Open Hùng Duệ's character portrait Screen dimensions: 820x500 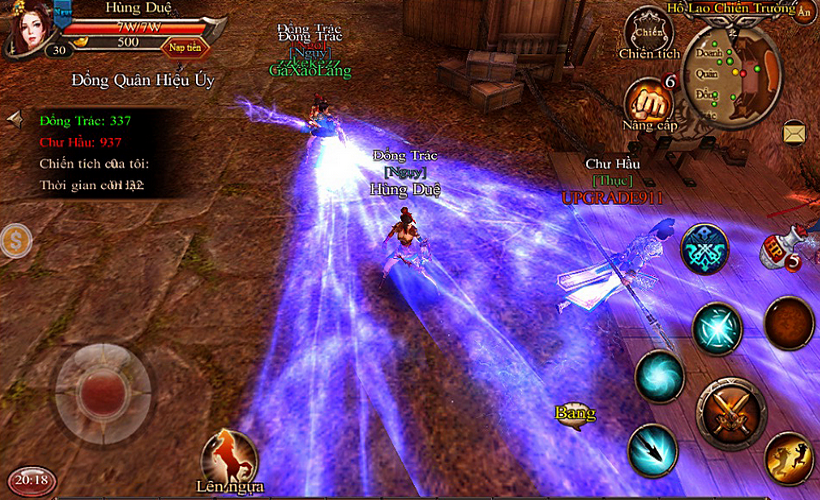(27, 27)
